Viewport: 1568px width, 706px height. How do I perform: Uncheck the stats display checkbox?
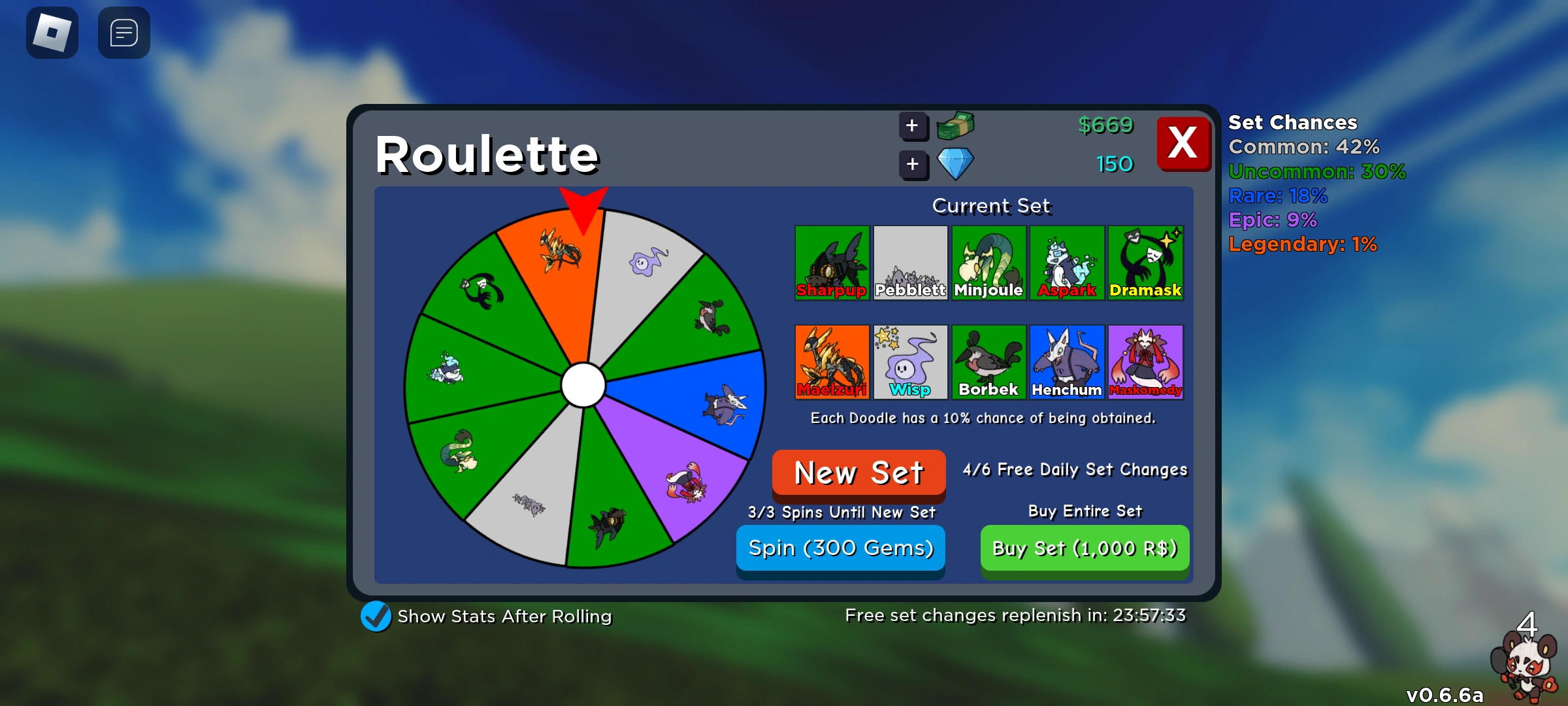[374, 615]
